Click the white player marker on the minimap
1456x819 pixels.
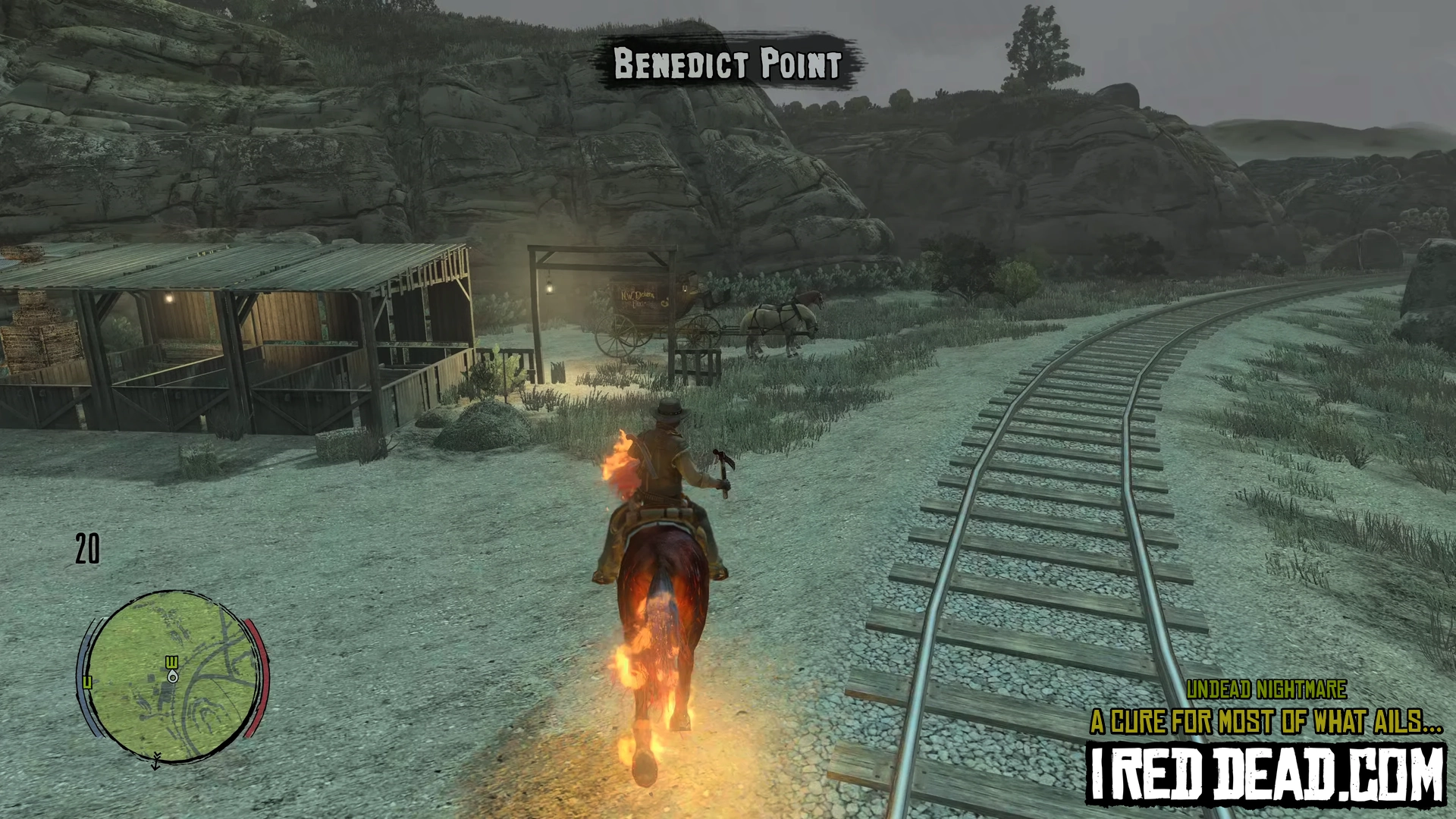(x=173, y=677)
